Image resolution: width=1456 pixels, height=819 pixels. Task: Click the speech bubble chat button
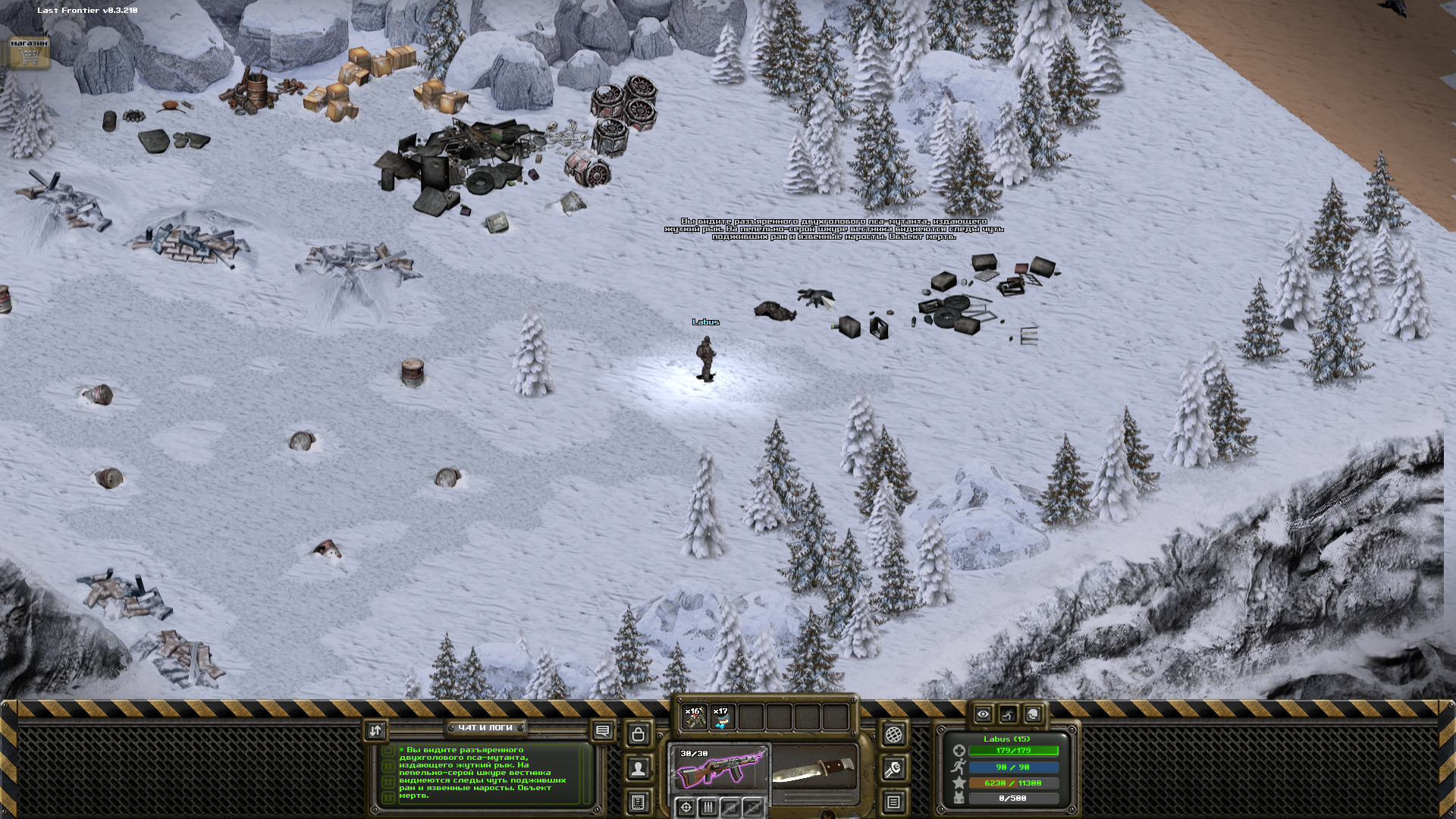[x=602, y=731]
